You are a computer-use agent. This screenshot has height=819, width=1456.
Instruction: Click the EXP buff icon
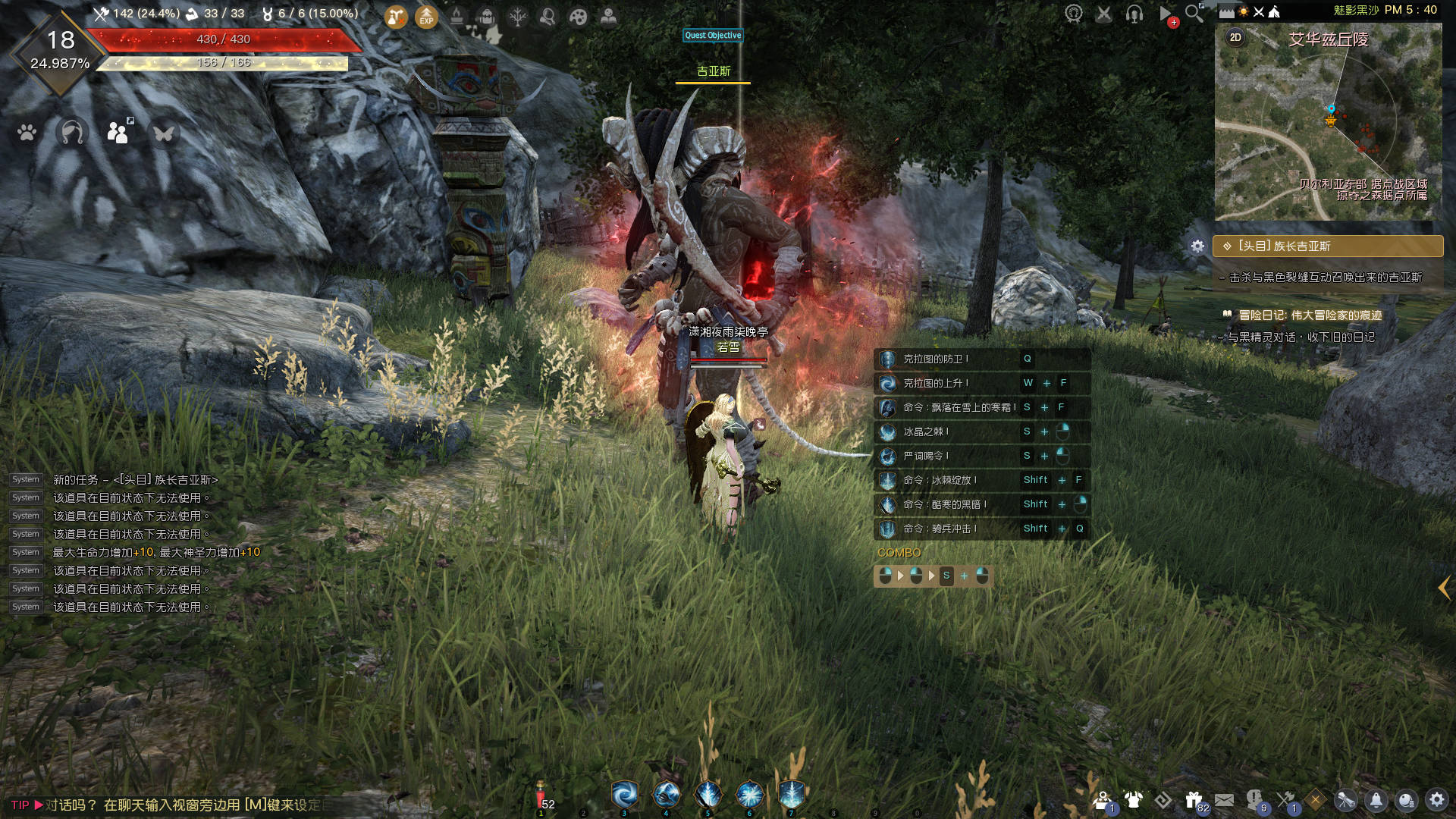pyautogui.click(x=426, y=16)
